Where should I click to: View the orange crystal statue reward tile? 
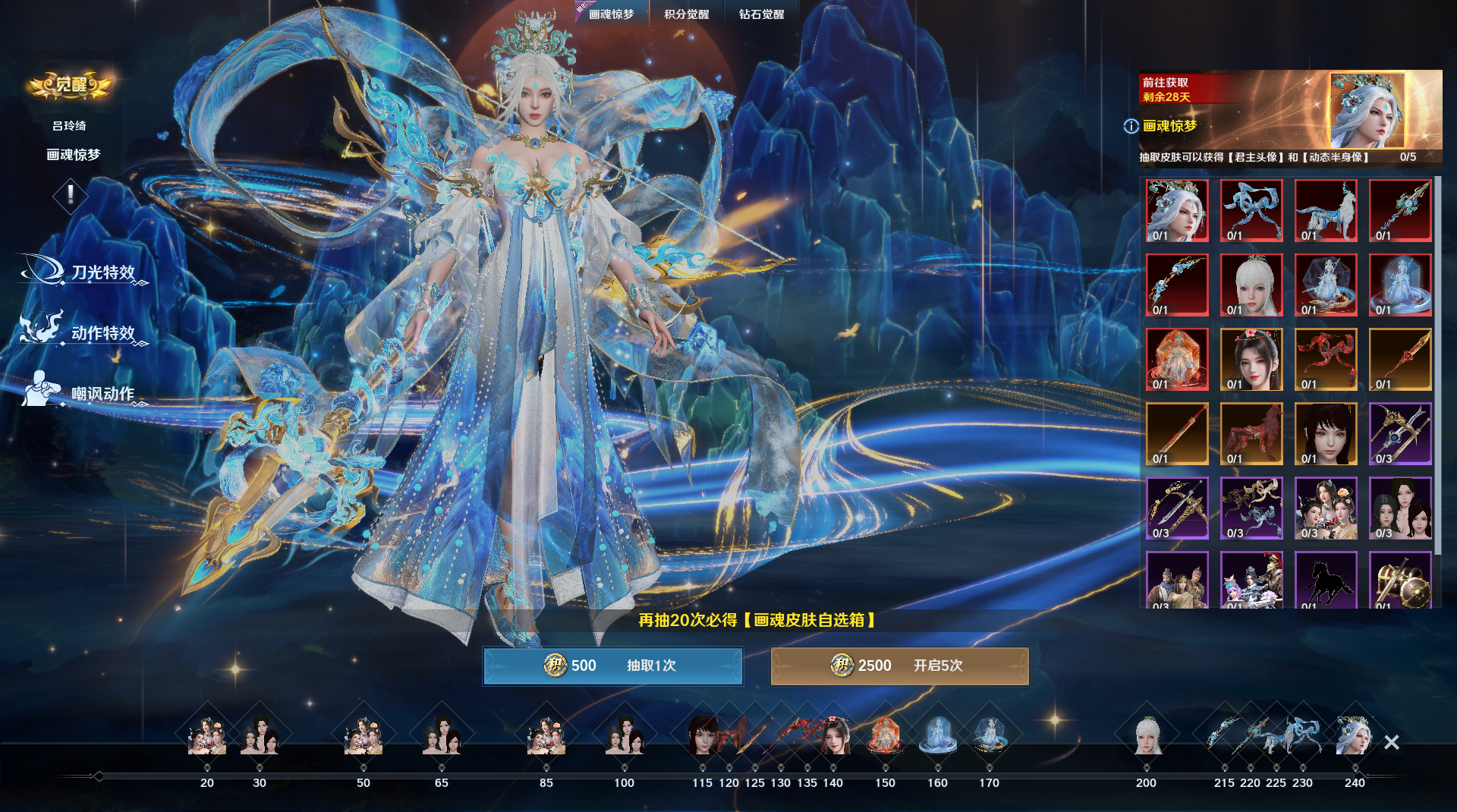(1177, 359)
